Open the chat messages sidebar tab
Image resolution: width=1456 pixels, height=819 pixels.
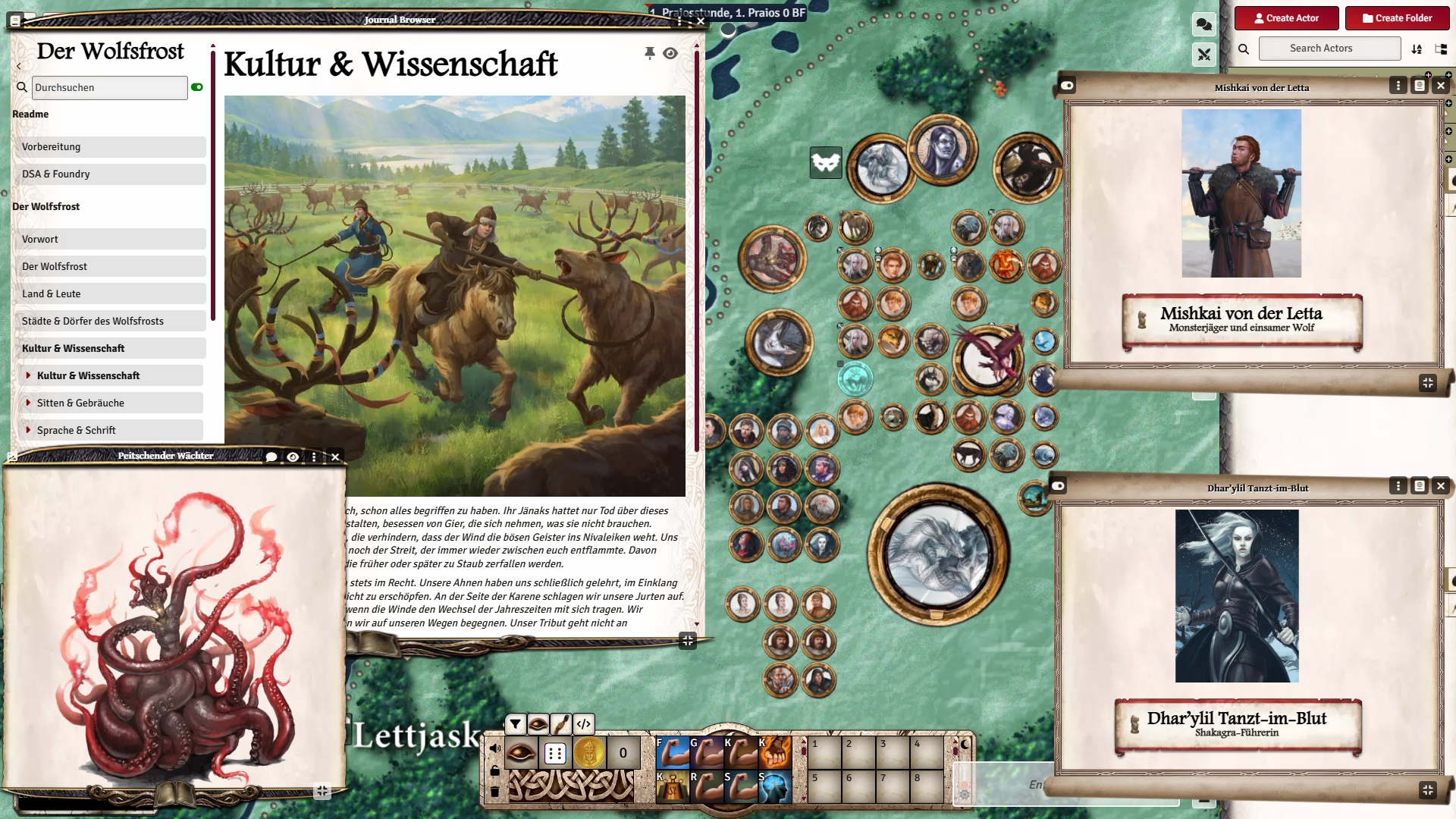[1203, 24]
